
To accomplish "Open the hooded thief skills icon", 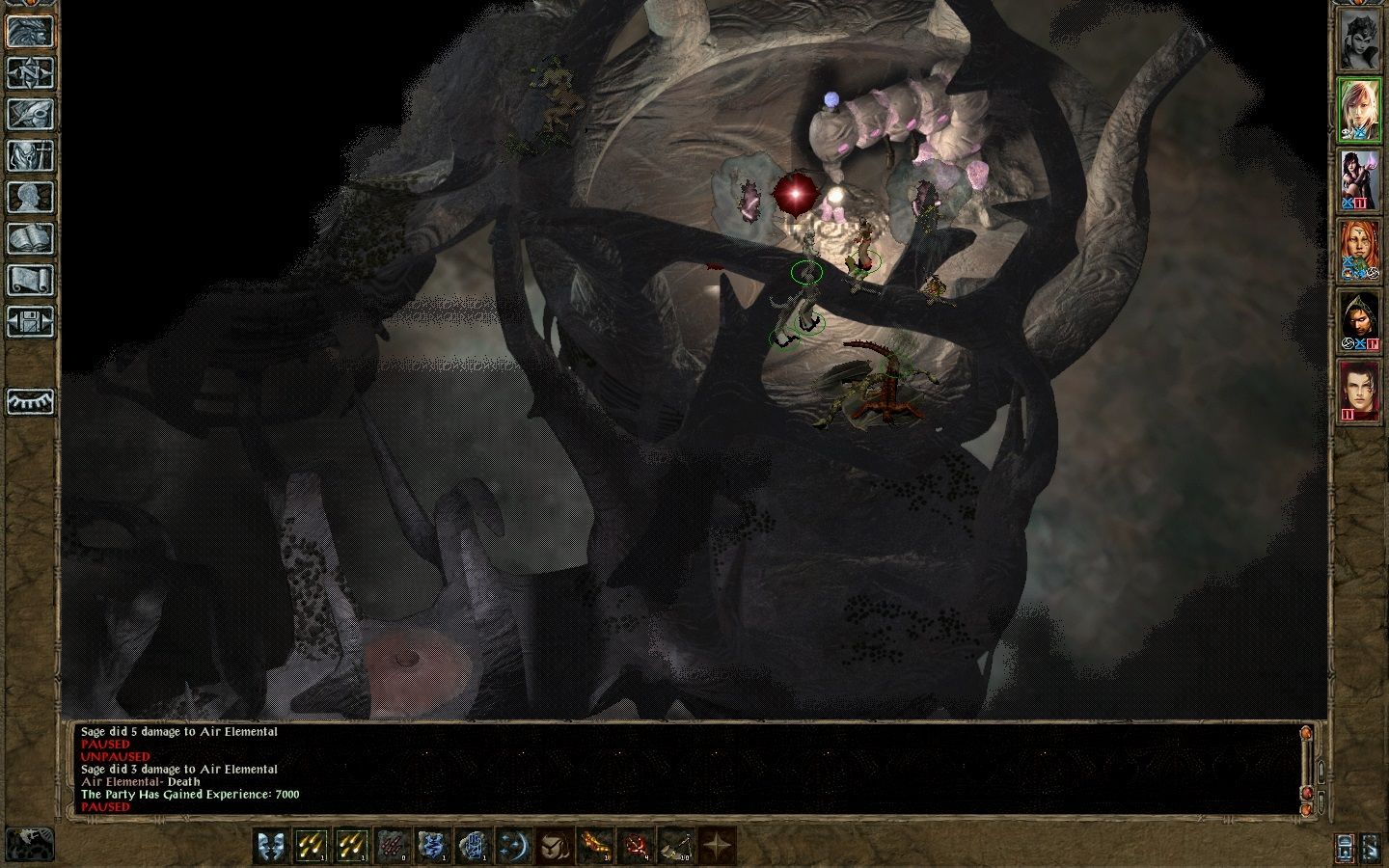I will coord(555,846).
